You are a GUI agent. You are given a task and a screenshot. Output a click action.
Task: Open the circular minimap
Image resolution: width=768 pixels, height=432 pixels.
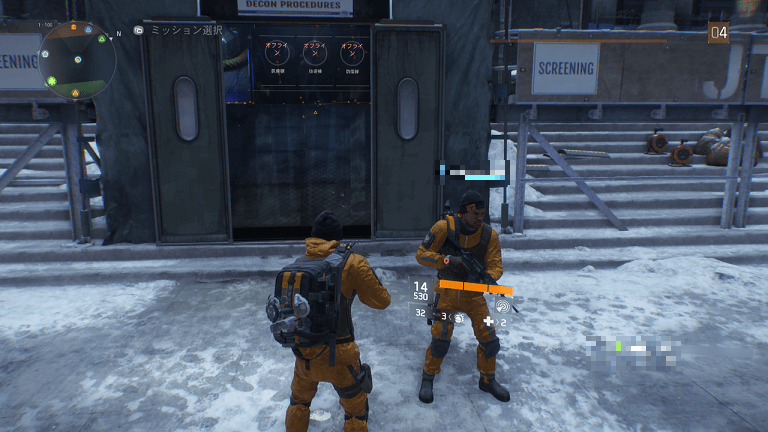[x=77, y=60]
